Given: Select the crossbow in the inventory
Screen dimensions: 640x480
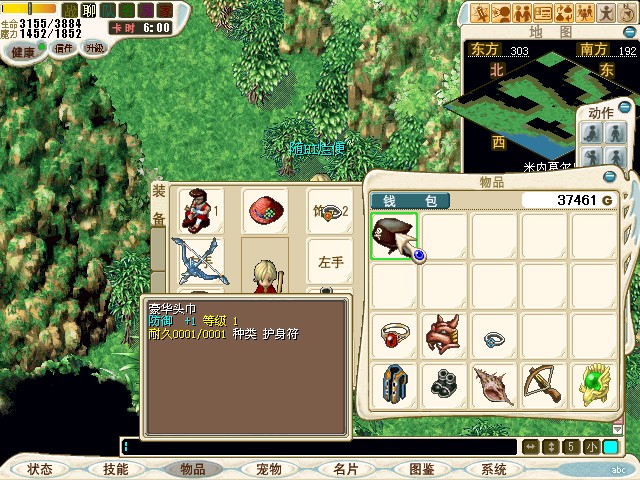Looking at the screenshot, I should click(544, 384).
